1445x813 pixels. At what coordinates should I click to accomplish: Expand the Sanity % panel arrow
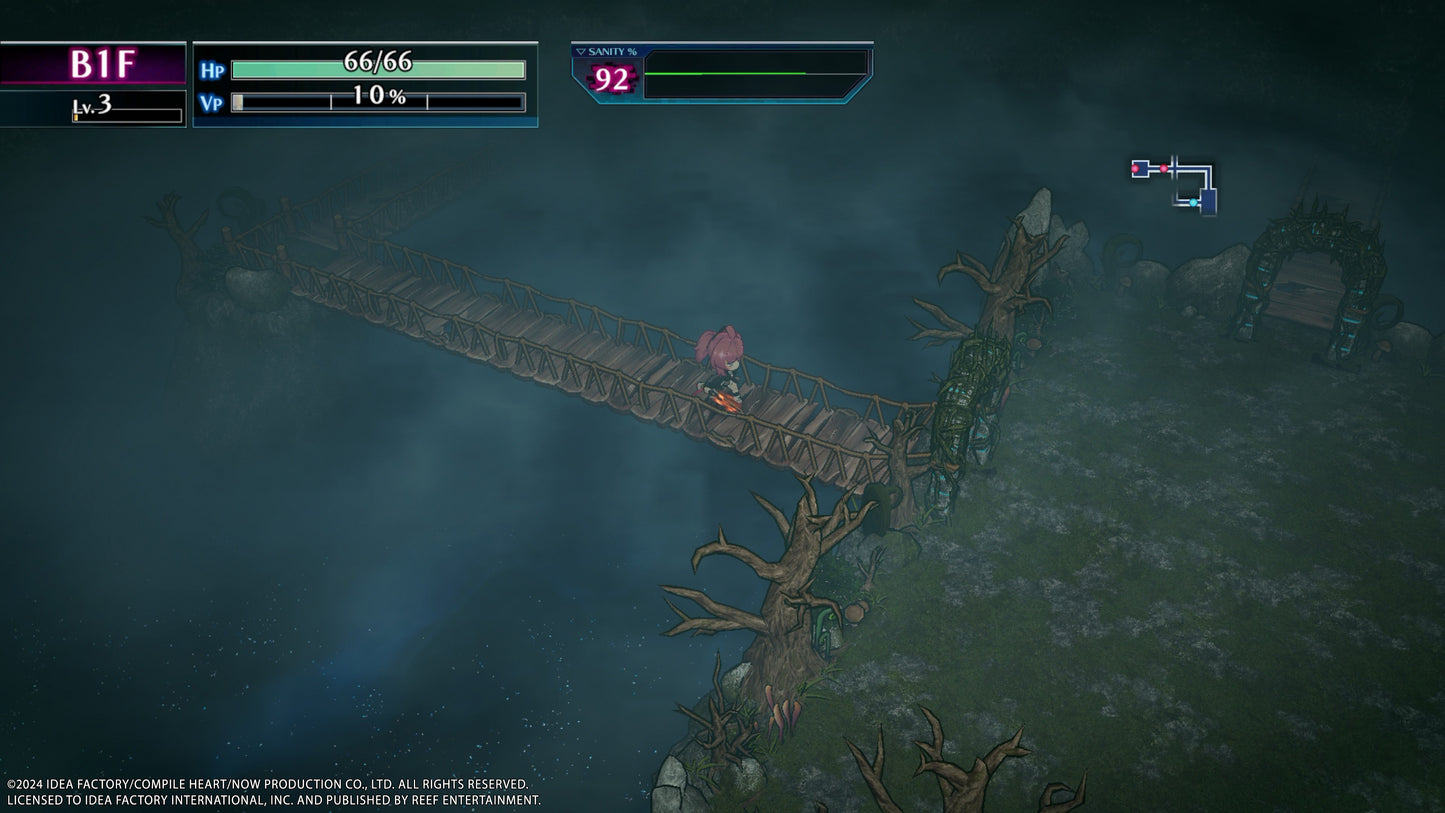580,52
